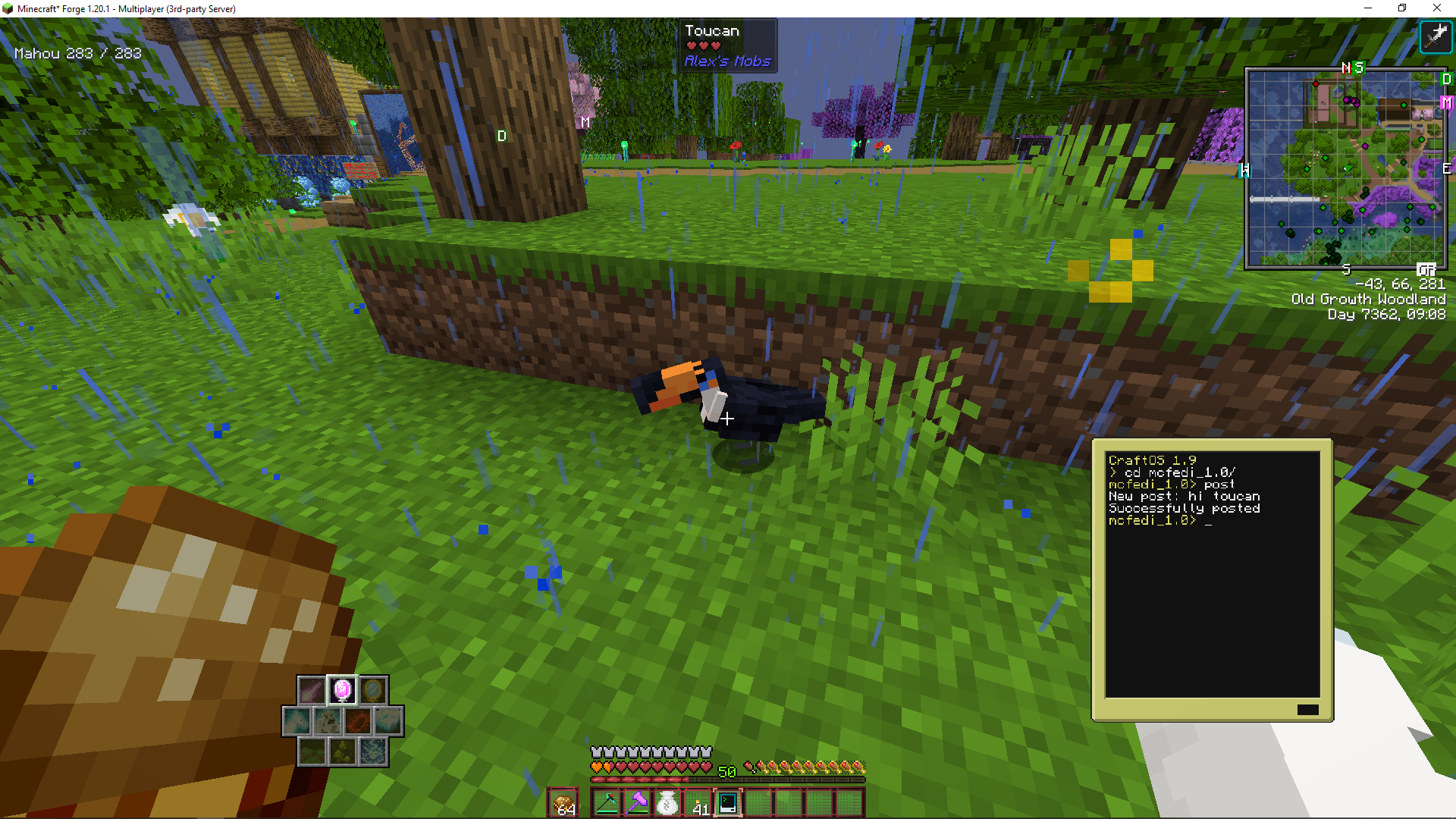Image resolution: width=1456 pixels, height=819 pixels.
Task: Select the pickaxe hotbar slot
Action: (x=607, y=803)
